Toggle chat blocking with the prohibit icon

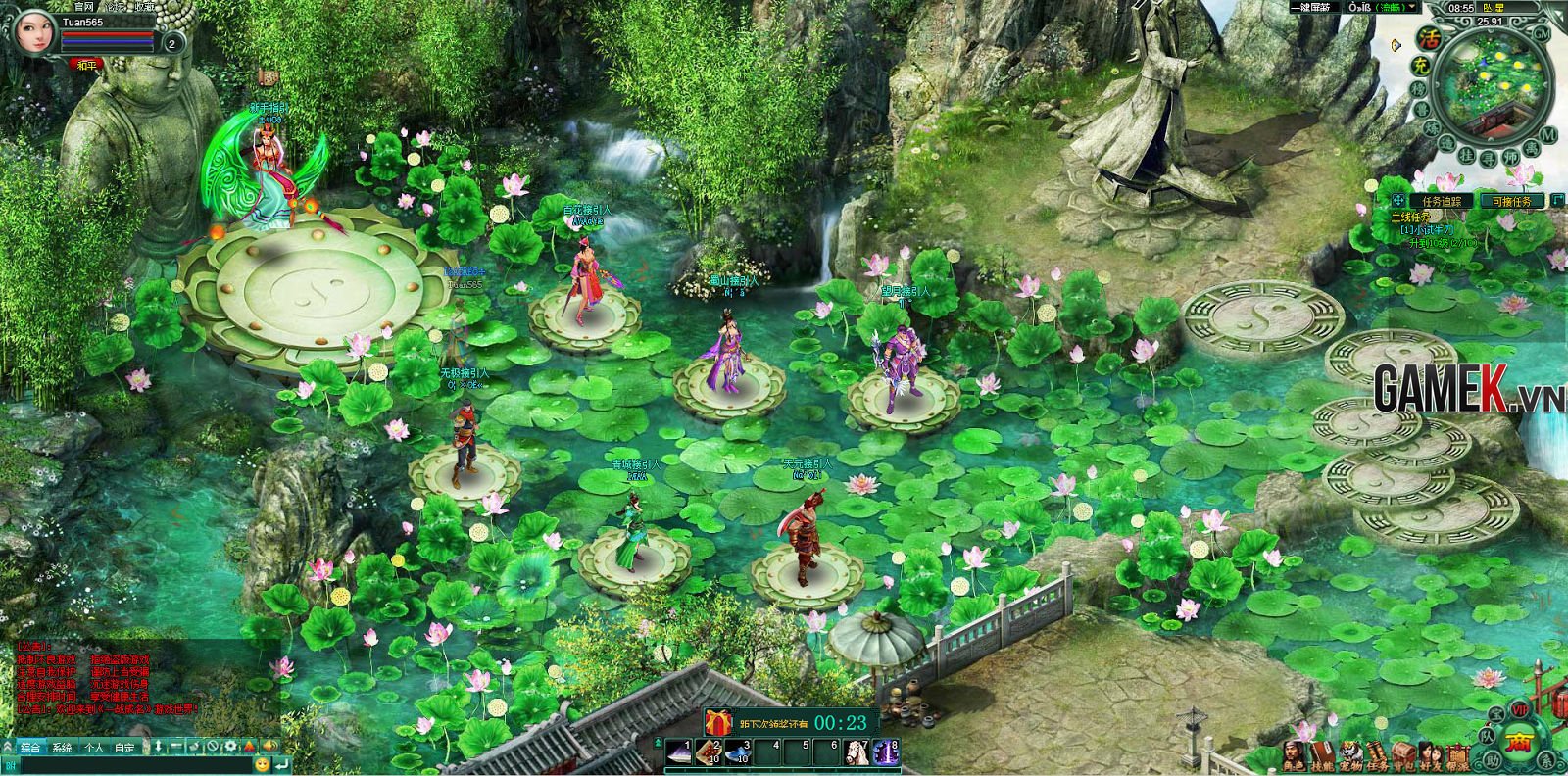pos(214,745)
